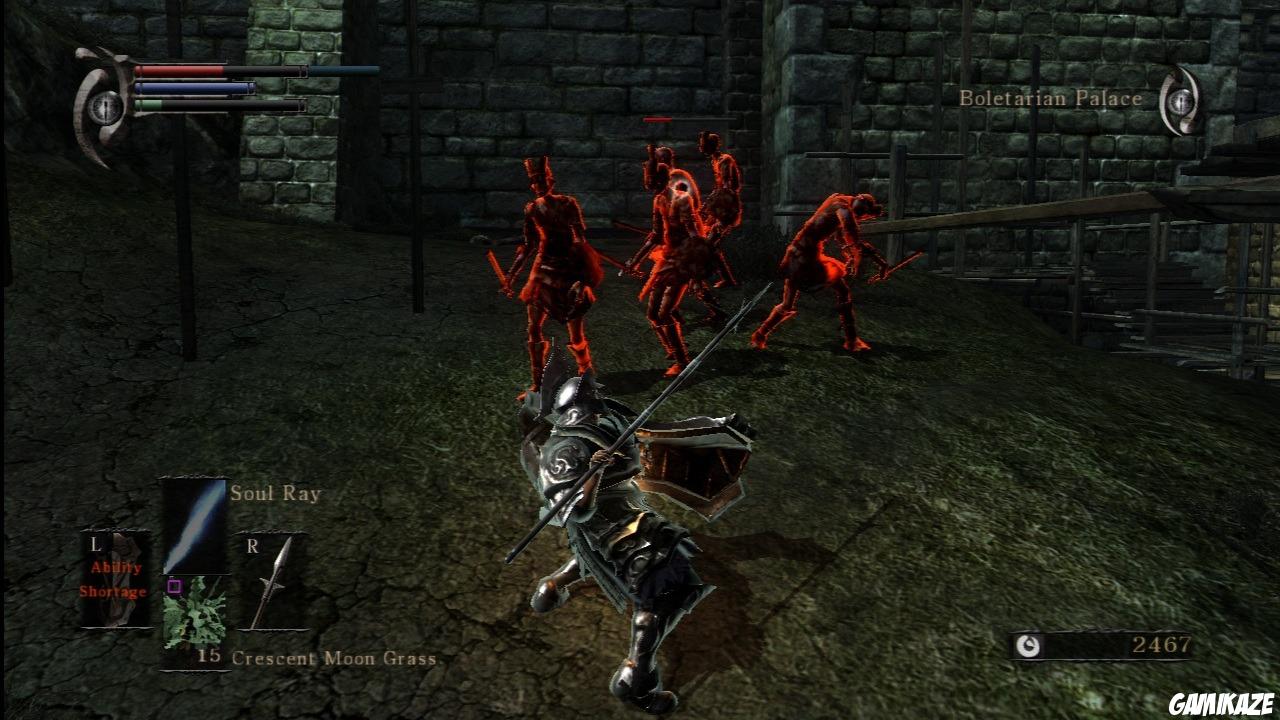1280x720 pixels.
Task: Click the Soul Ray name label
Action: coord(274,492)
